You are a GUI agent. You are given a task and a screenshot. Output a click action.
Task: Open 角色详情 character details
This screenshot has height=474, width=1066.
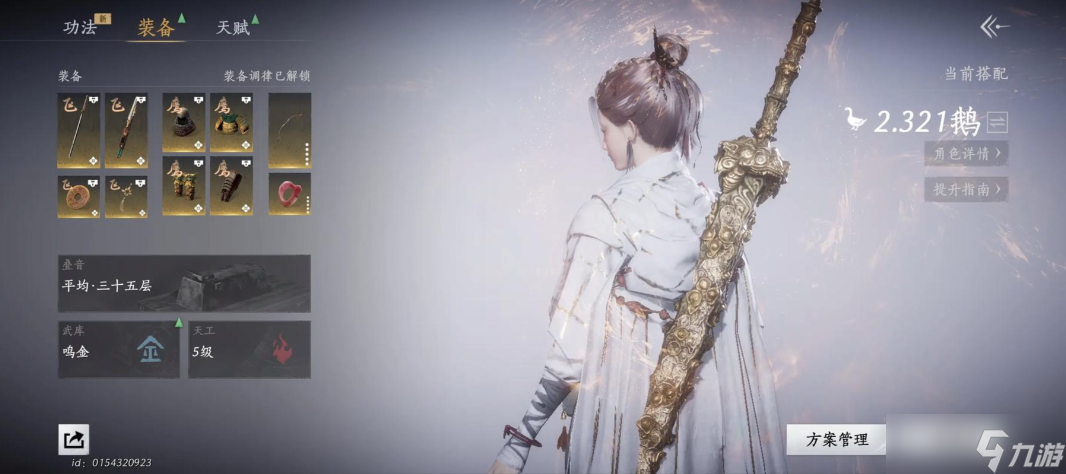[965, 153]
